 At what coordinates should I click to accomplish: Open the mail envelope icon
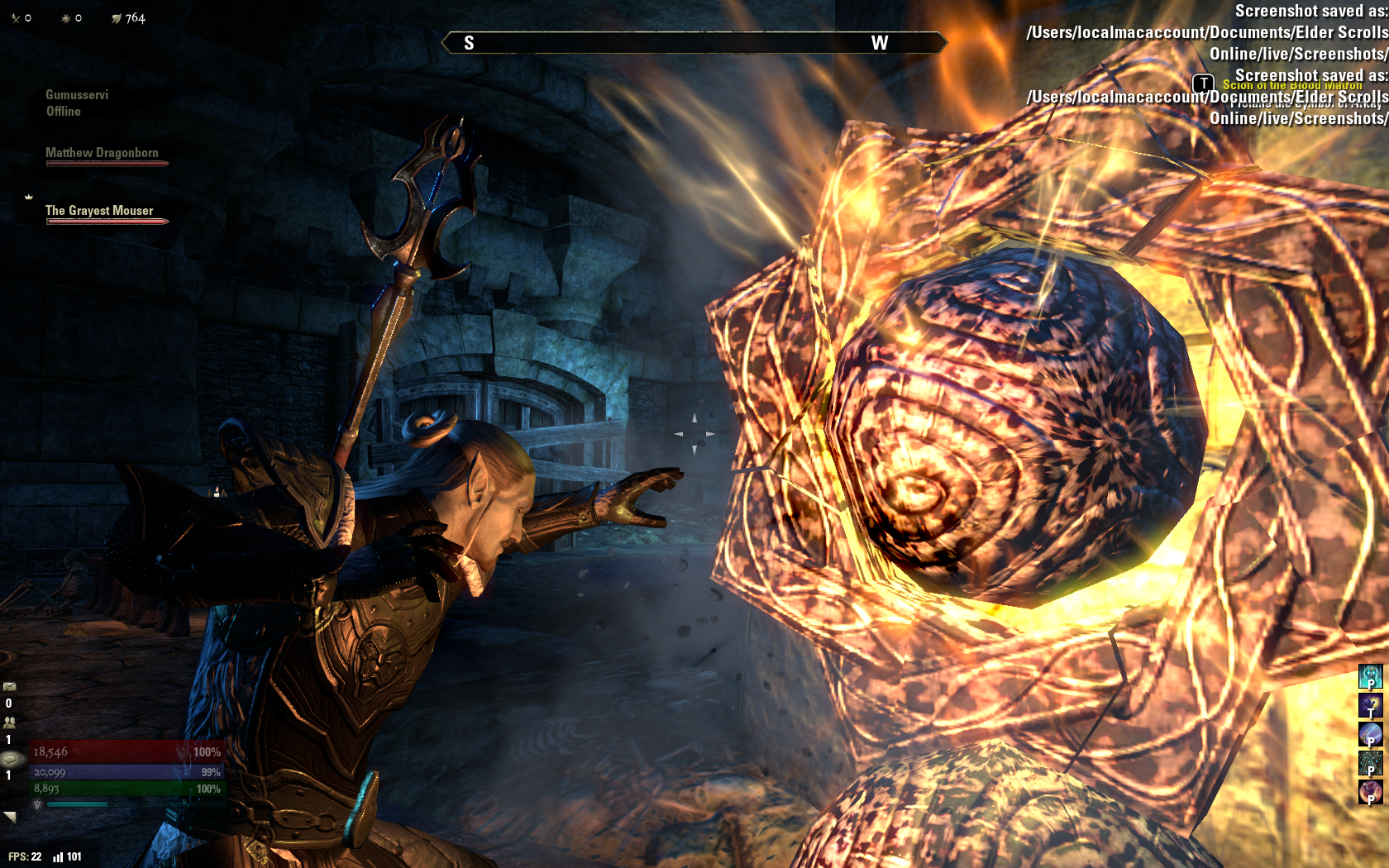10,686
